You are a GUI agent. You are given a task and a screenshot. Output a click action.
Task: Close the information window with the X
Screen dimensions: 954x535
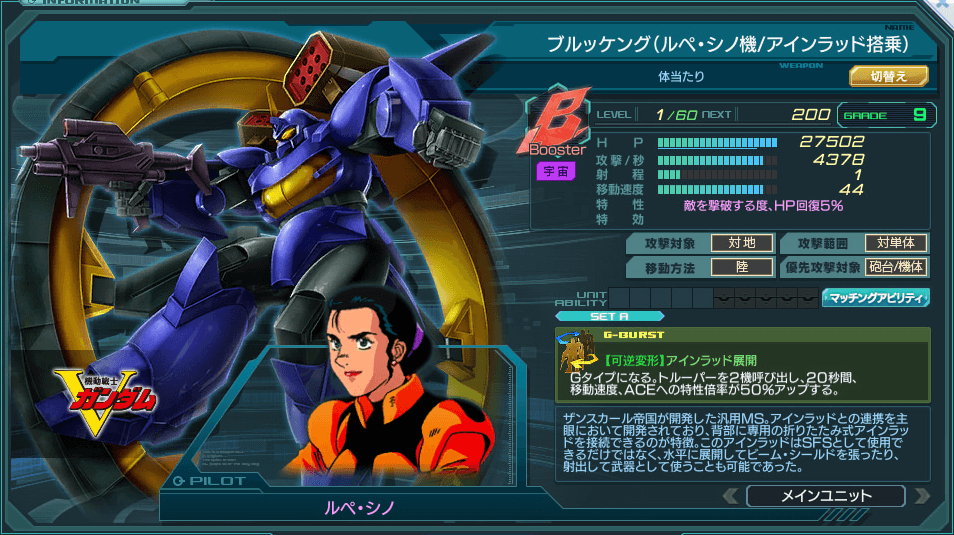pos(944,5)
